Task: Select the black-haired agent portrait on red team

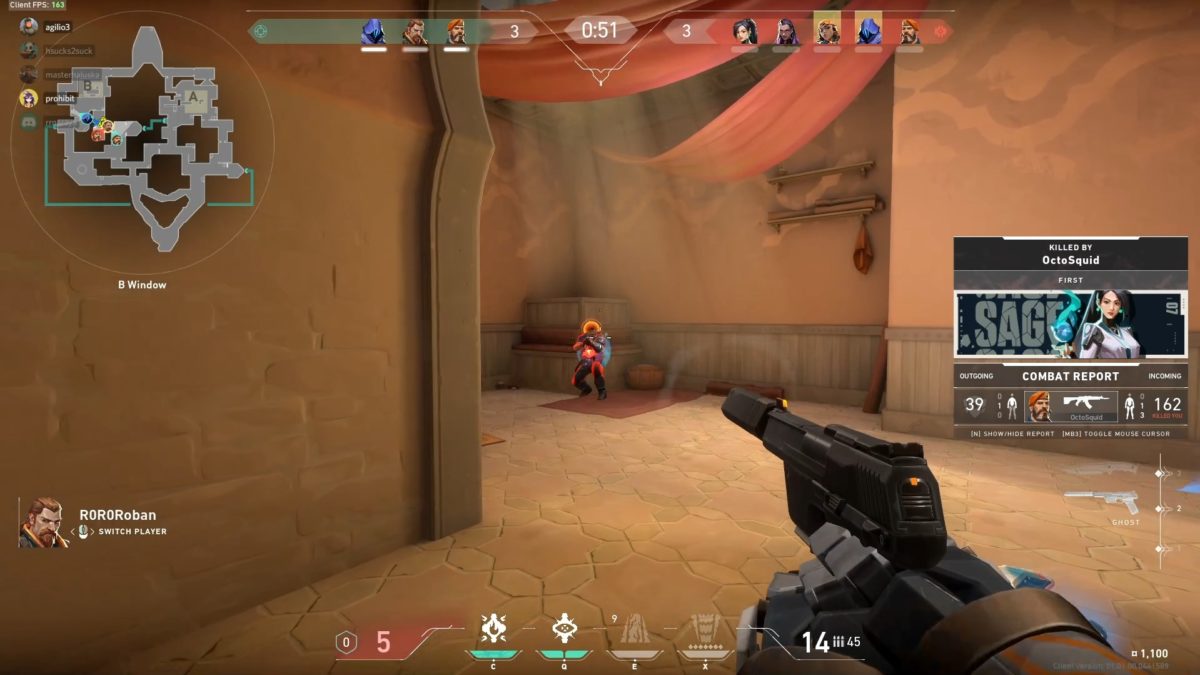Action: 744,32
